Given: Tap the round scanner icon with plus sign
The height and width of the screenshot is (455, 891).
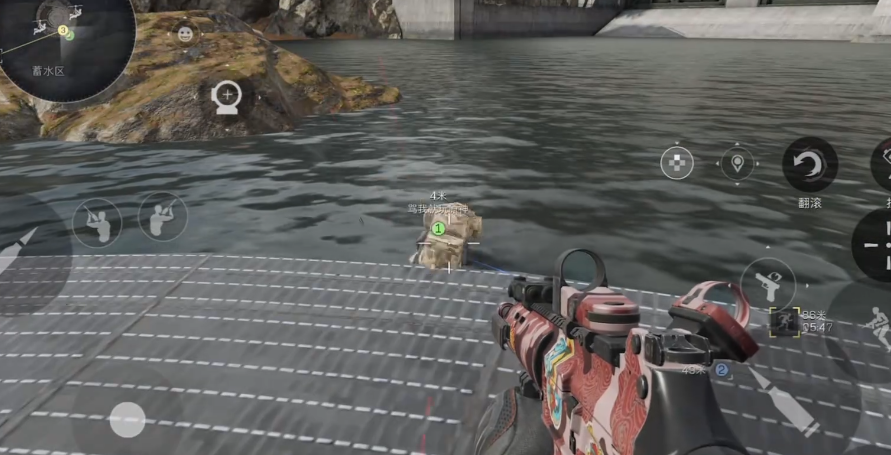Looking at the screenshot, I should pos(227,97).
